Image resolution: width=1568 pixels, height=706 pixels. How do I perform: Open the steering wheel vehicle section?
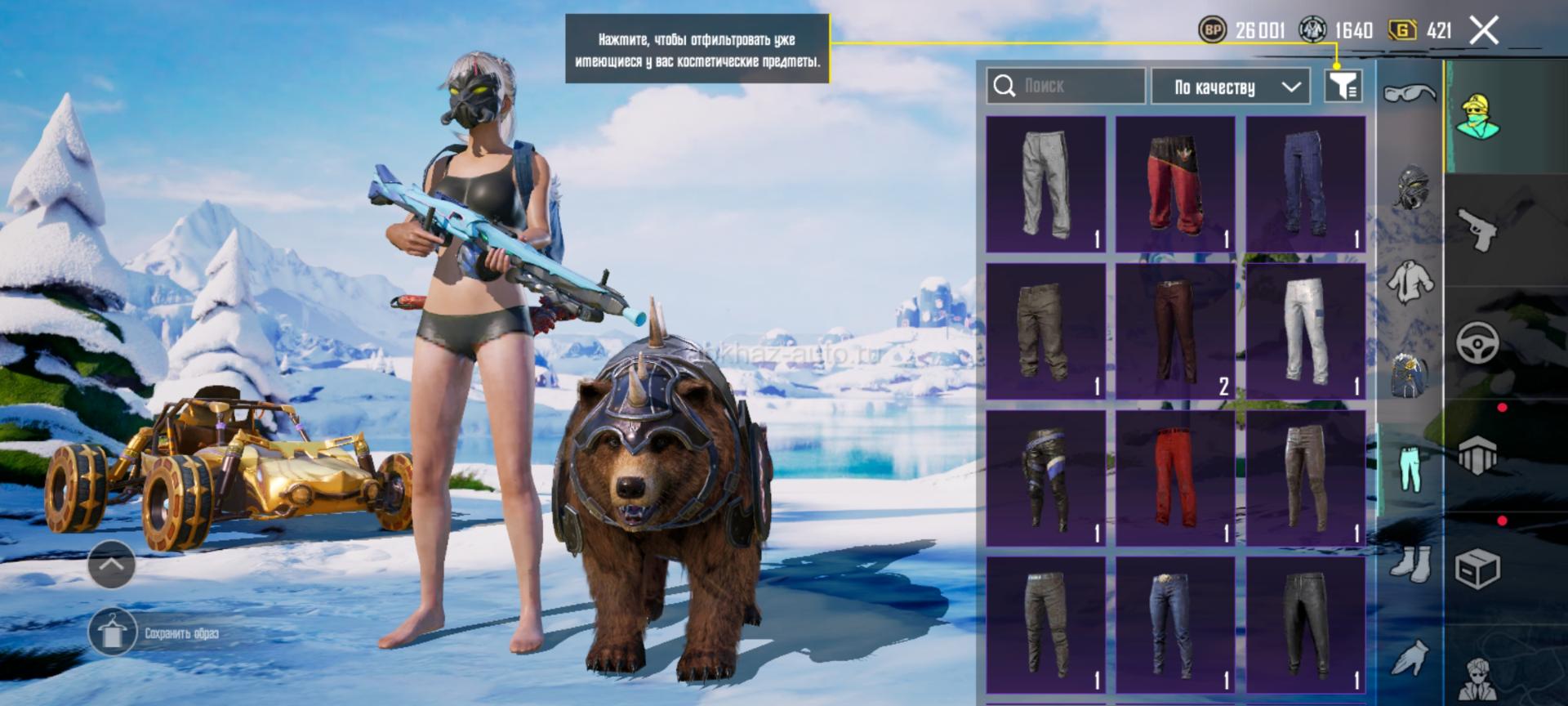pos(1478,342)
